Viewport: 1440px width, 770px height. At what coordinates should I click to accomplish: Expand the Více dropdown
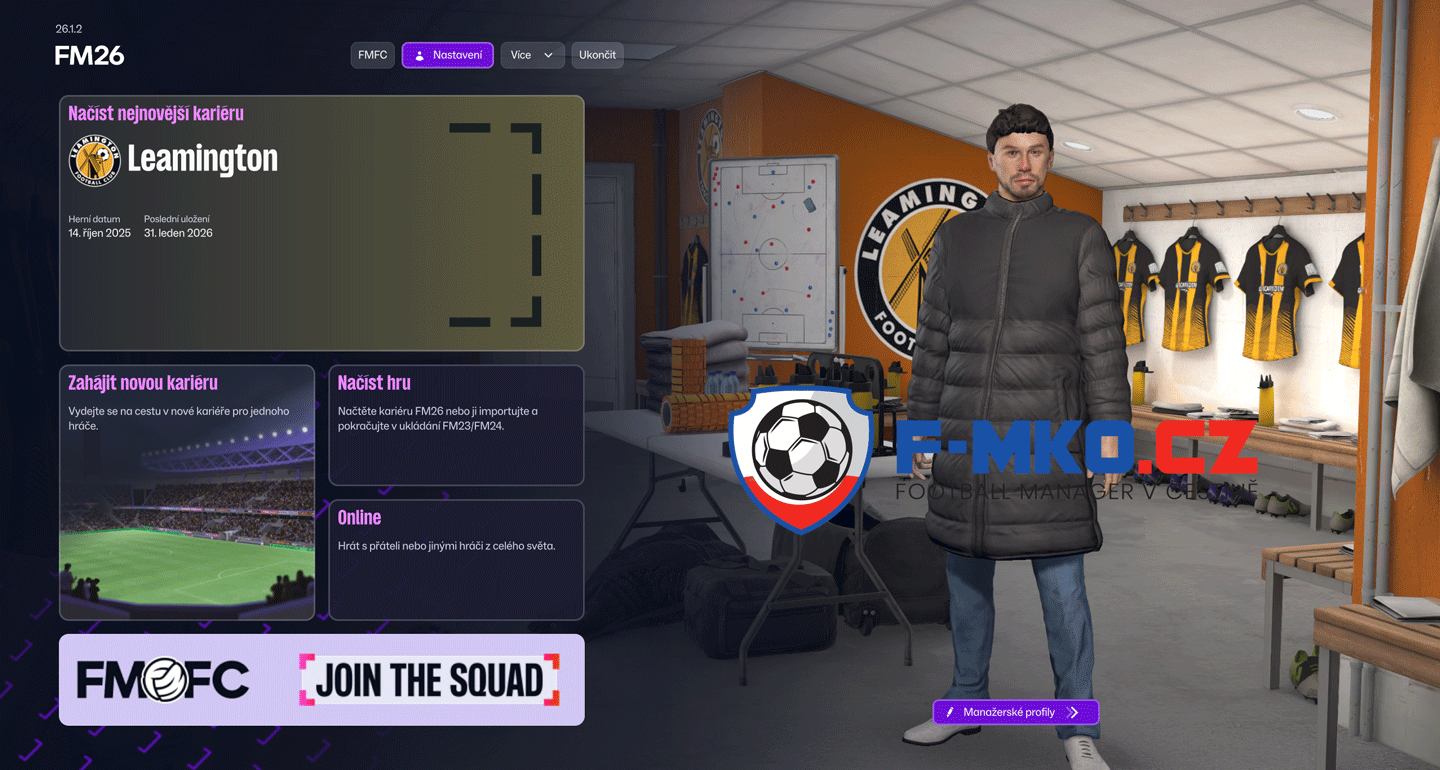coord(532,55)
